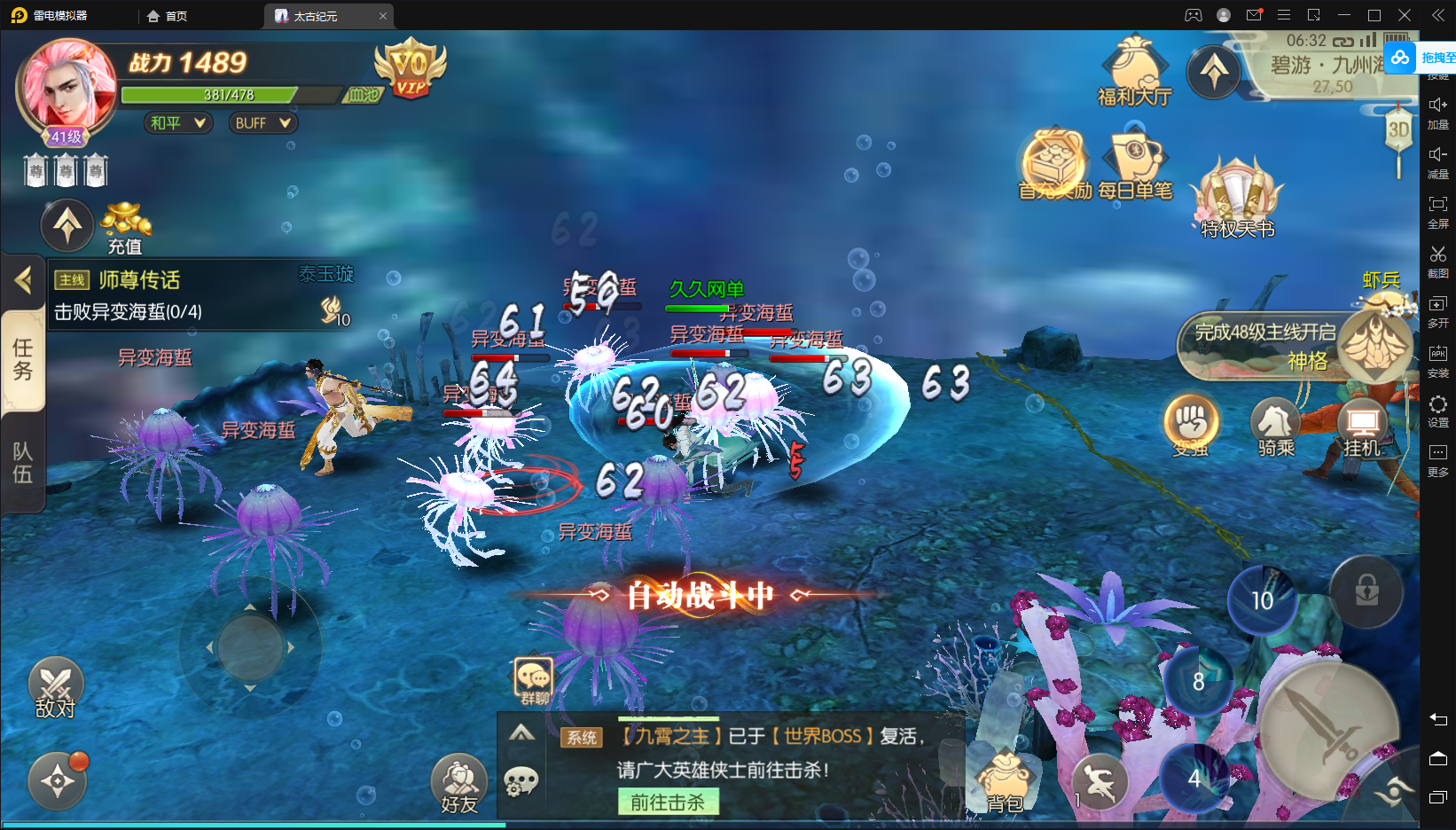Toggle the 挂机 auto-battle button
This screenshot has height=830, width=1456.
coord(1362,424)
